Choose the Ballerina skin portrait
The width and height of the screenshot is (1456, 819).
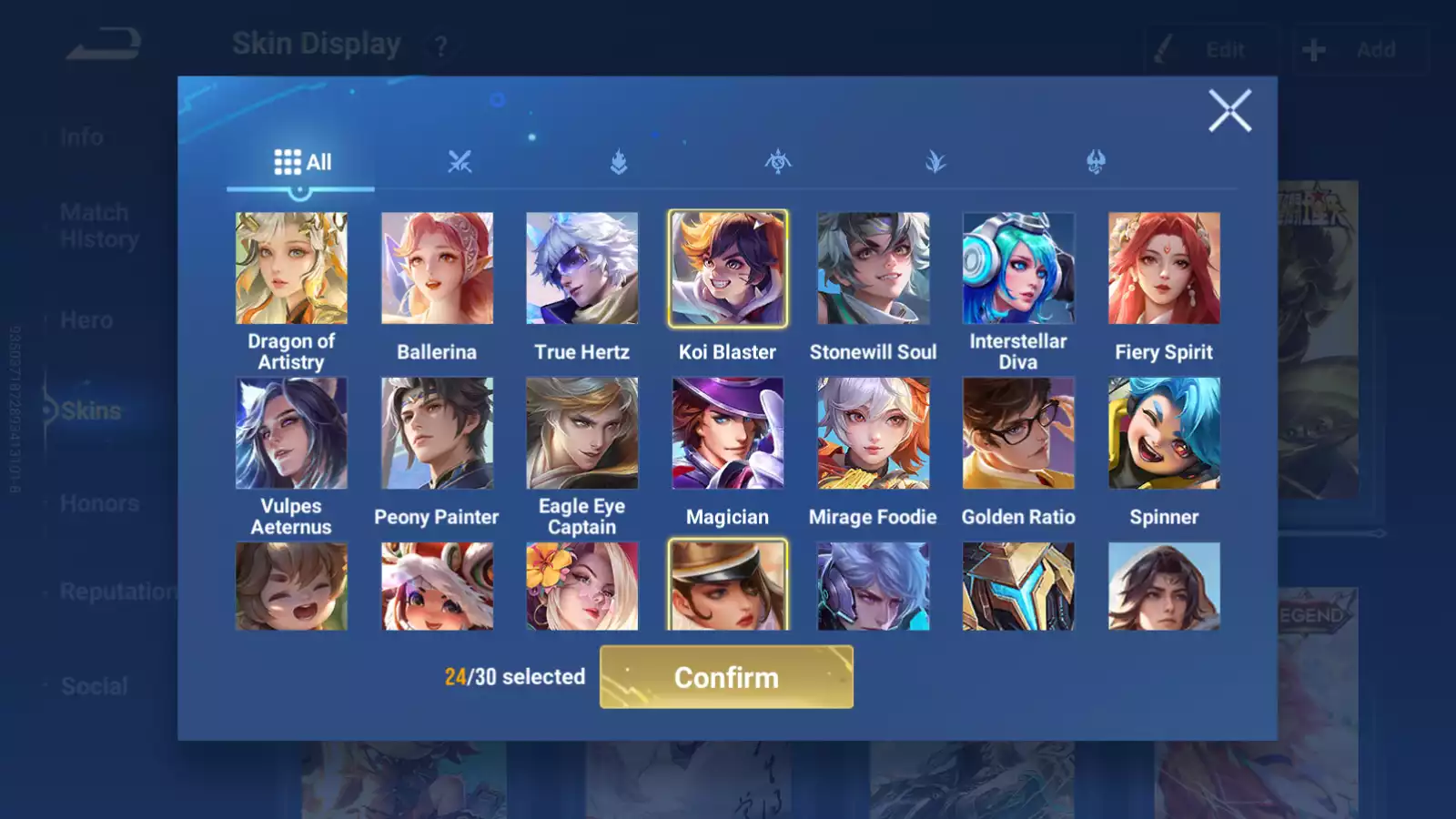[437, 268]
